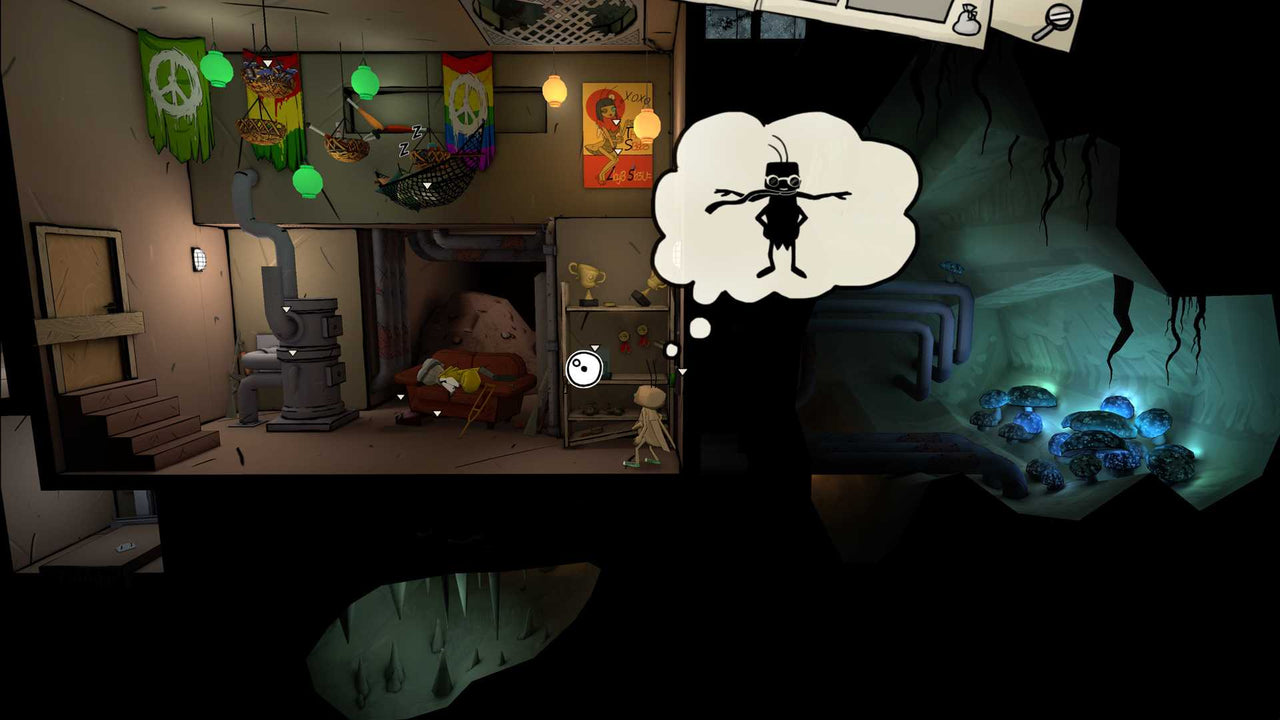Click the eye cursor icon near the shelf
Image resolution: width=1280 pixels, height=720 pixels.
(x=583, y=368)
